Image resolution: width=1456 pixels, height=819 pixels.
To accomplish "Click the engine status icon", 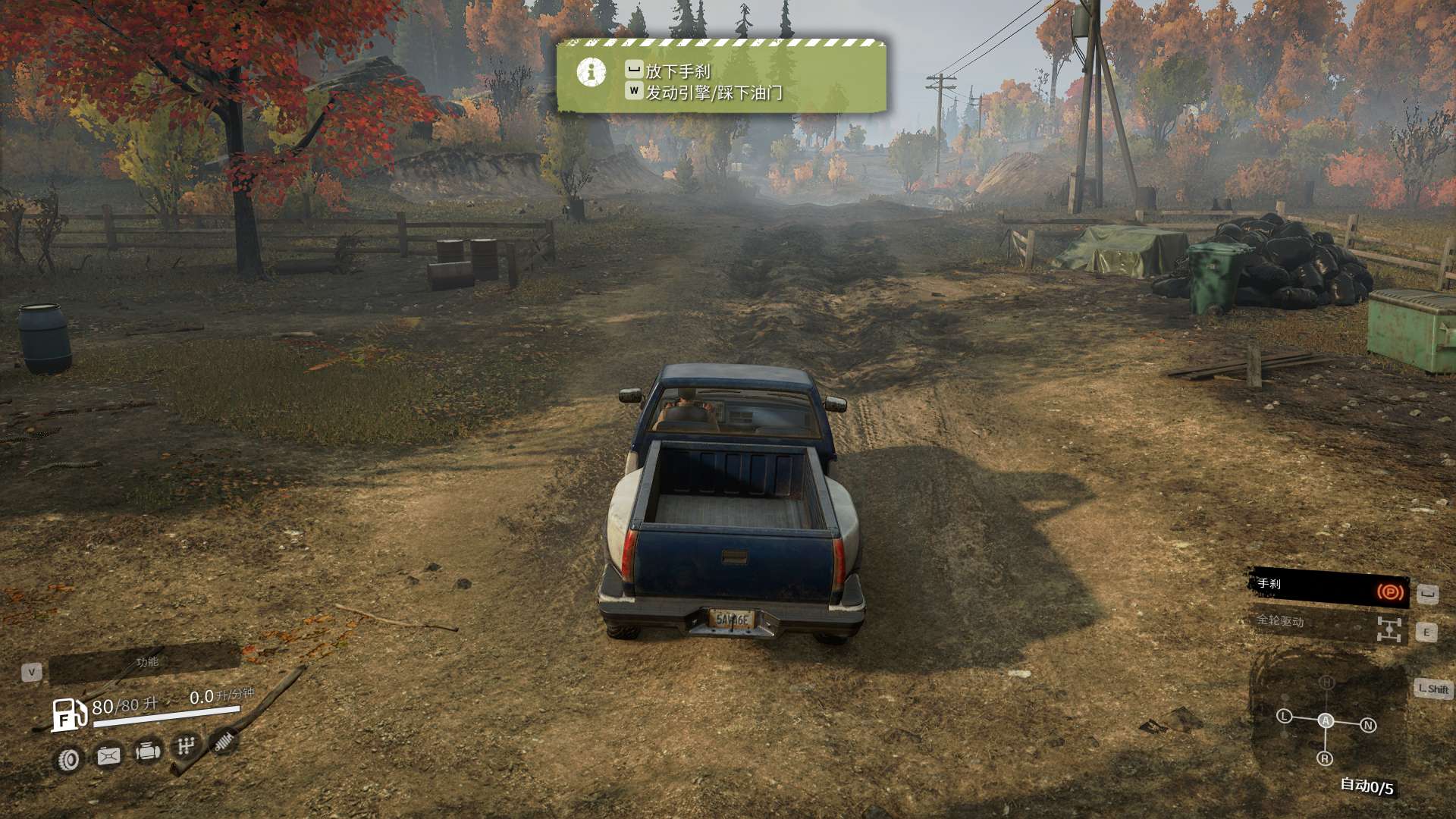I will click(148, 752).
